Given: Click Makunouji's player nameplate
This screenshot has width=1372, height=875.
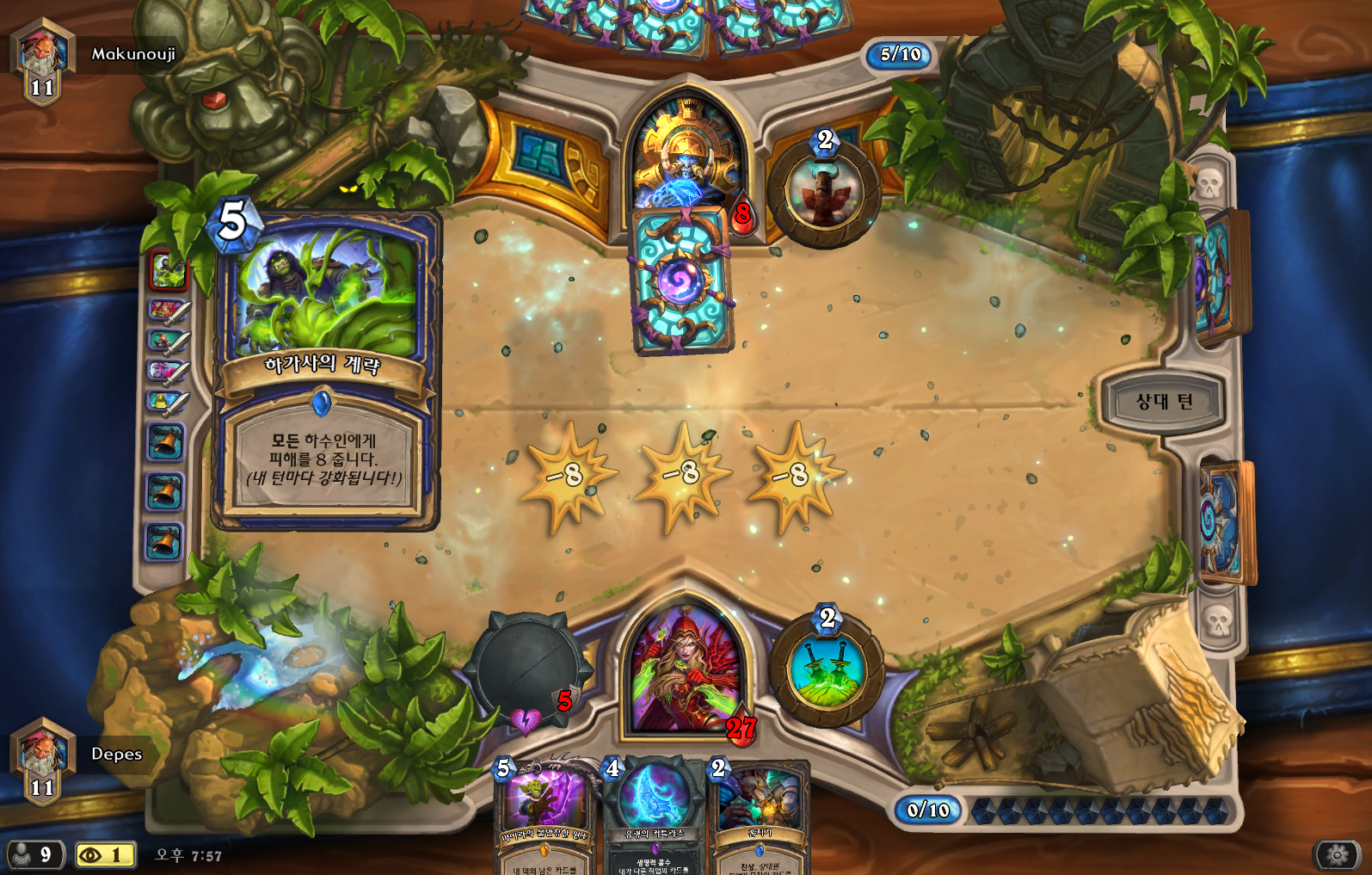Looking at the screenshot, I should 132,54.
